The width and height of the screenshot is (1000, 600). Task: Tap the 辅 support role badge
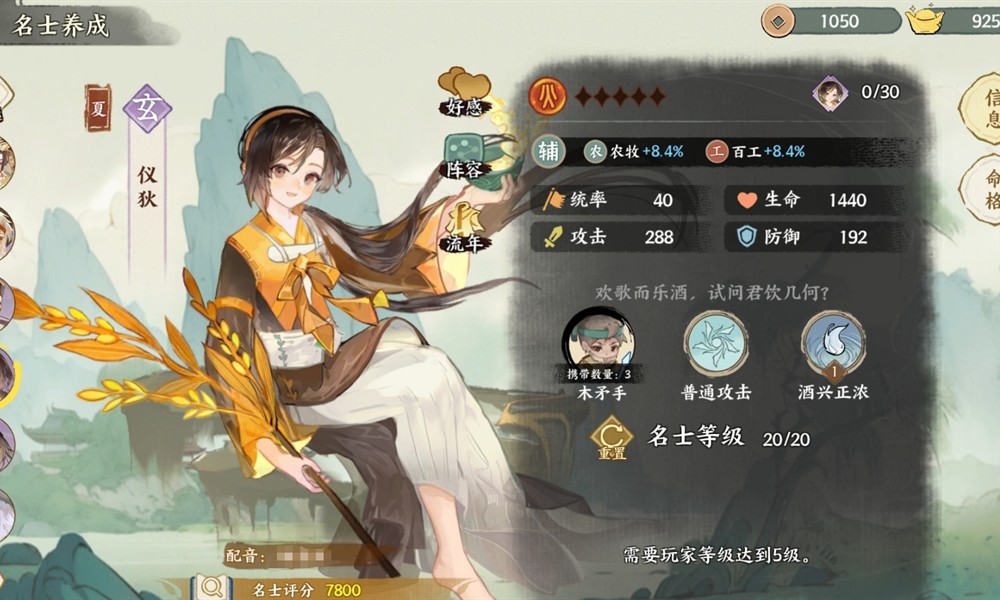[549, 151]
